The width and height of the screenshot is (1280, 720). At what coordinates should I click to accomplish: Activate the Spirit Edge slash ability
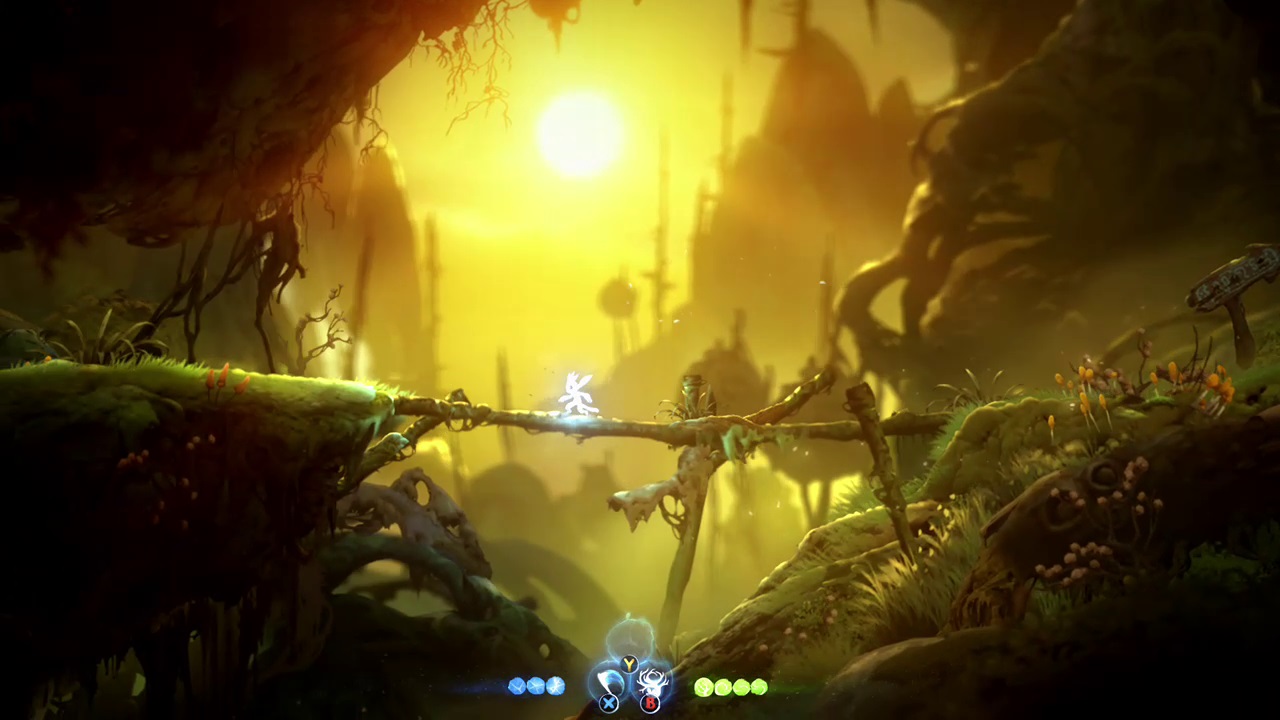tap(609, 684)
